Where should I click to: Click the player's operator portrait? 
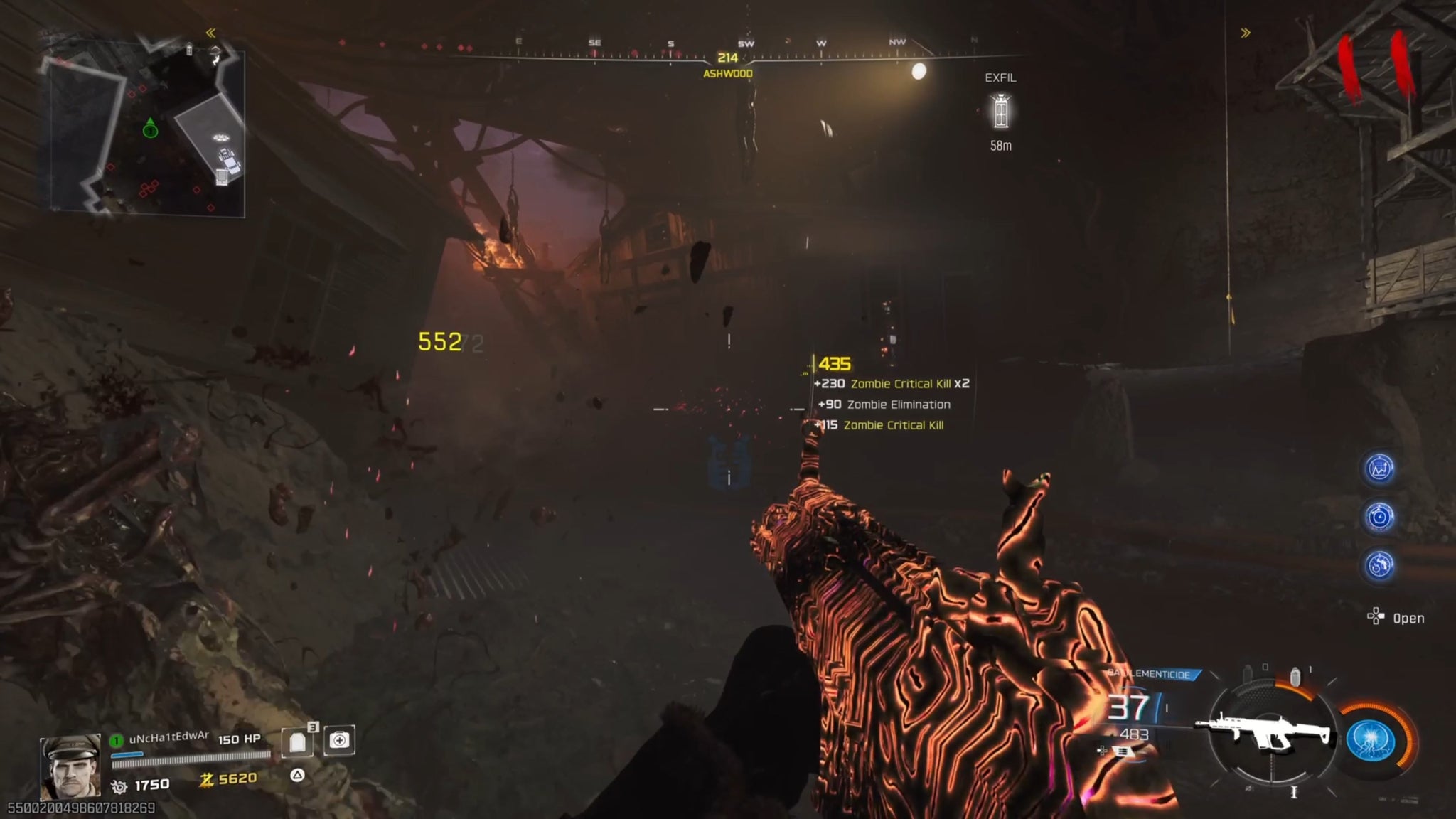click(70, 766)
